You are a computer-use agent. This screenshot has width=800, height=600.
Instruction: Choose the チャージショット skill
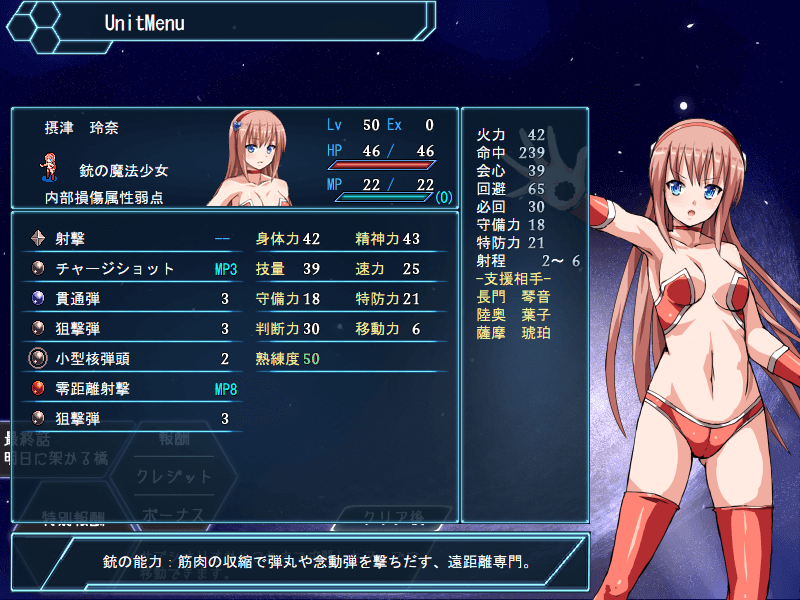(x=130, y=269)
